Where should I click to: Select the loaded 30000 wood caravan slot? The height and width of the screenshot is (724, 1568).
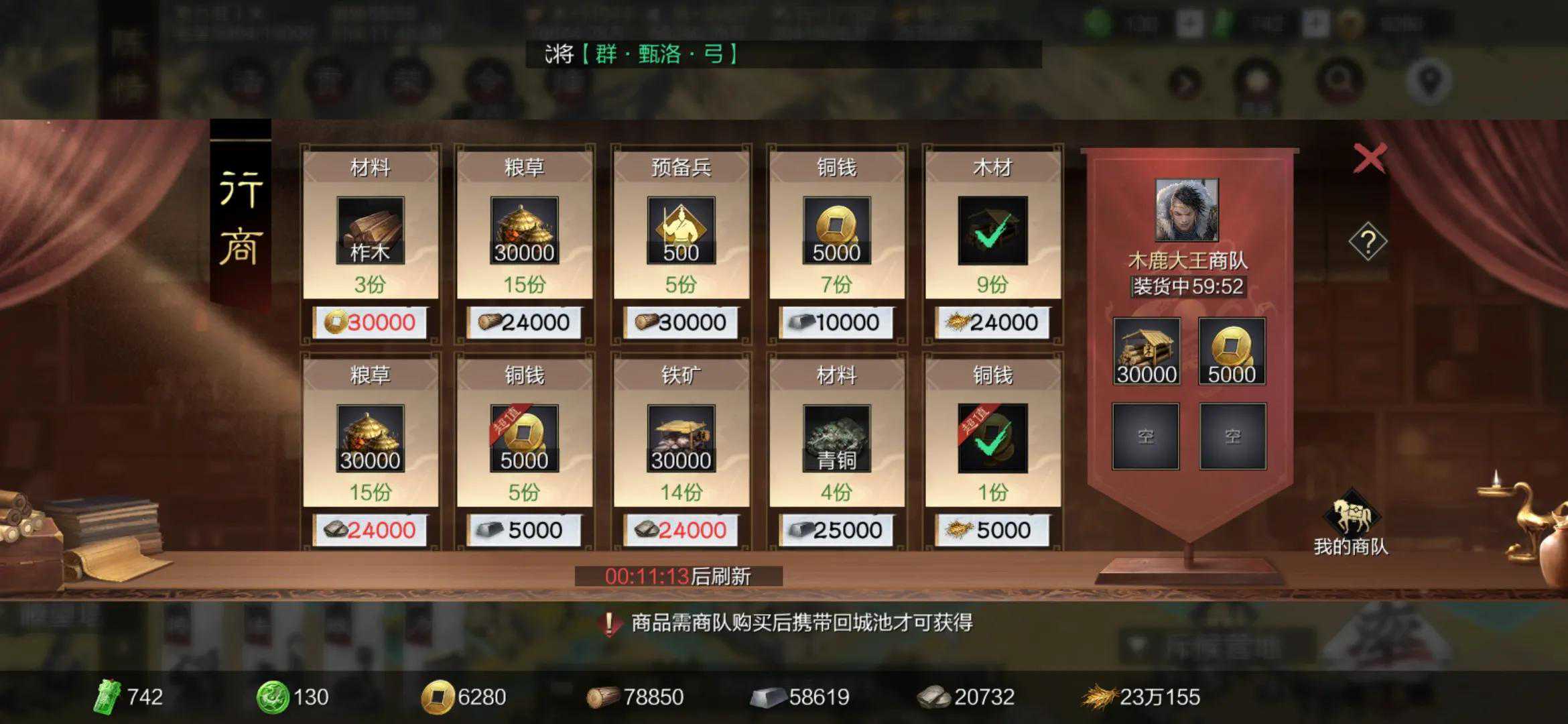(1146, 351)
